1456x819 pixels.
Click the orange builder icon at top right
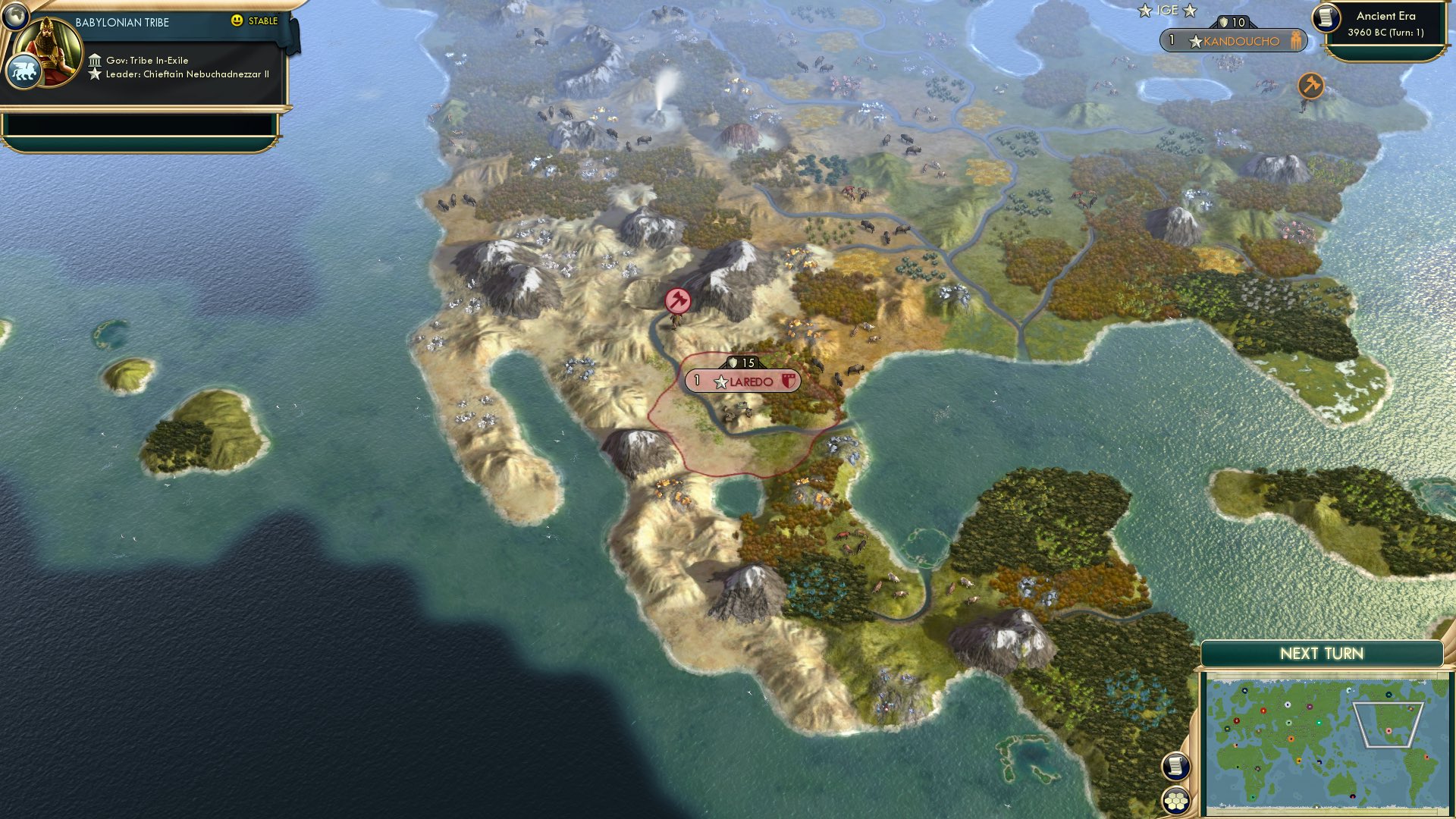pyautogui.click(x=1310, y=86)
